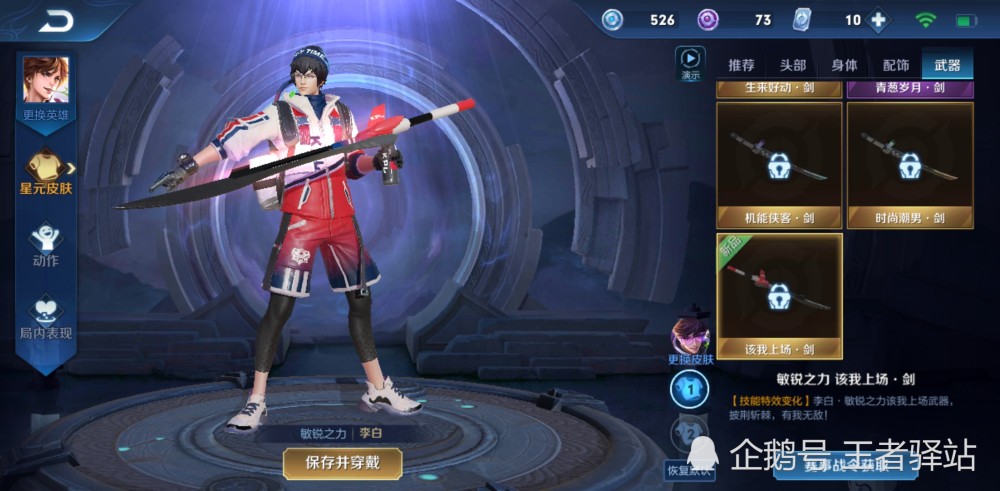Image resolution: width=1000 pixels, height=491 pixels.
Task: Switch to the 头部 tab
Action: tap(793, 65)
